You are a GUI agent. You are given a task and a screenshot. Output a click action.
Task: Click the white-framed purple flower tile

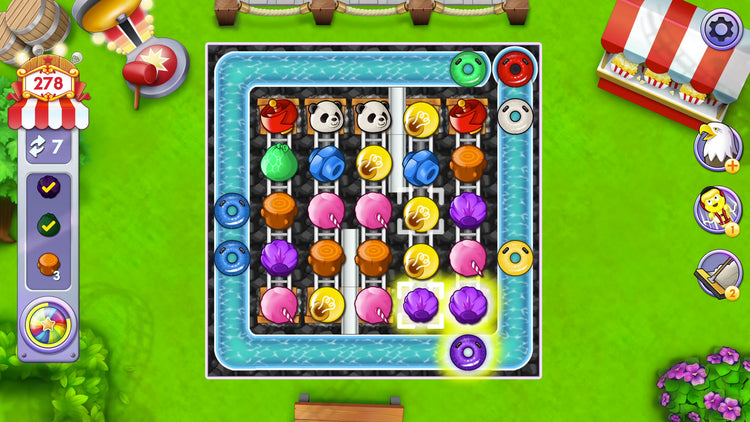[x=421, y=304]
